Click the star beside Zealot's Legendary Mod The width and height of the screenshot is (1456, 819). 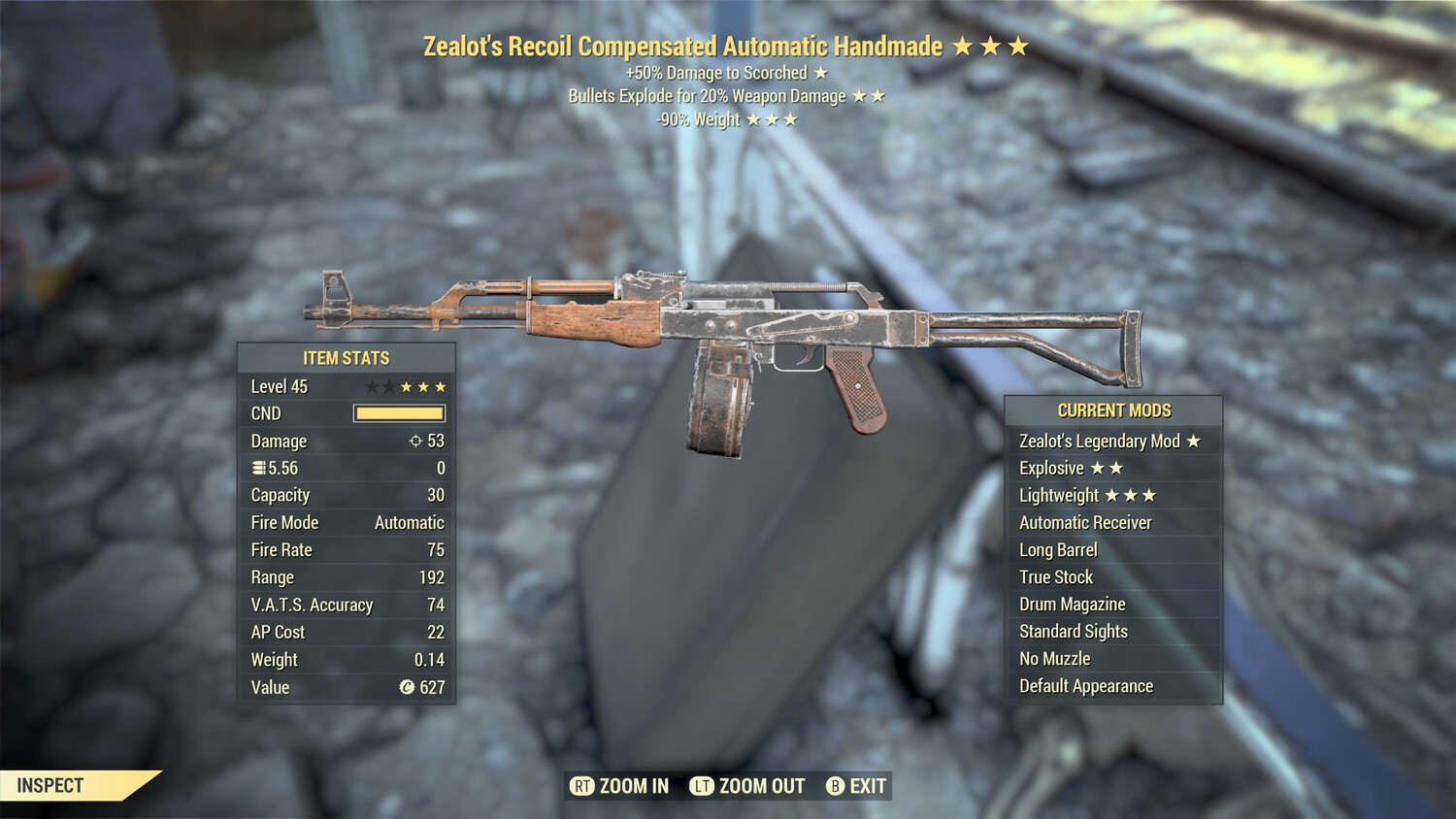(x=1192, y=442)
